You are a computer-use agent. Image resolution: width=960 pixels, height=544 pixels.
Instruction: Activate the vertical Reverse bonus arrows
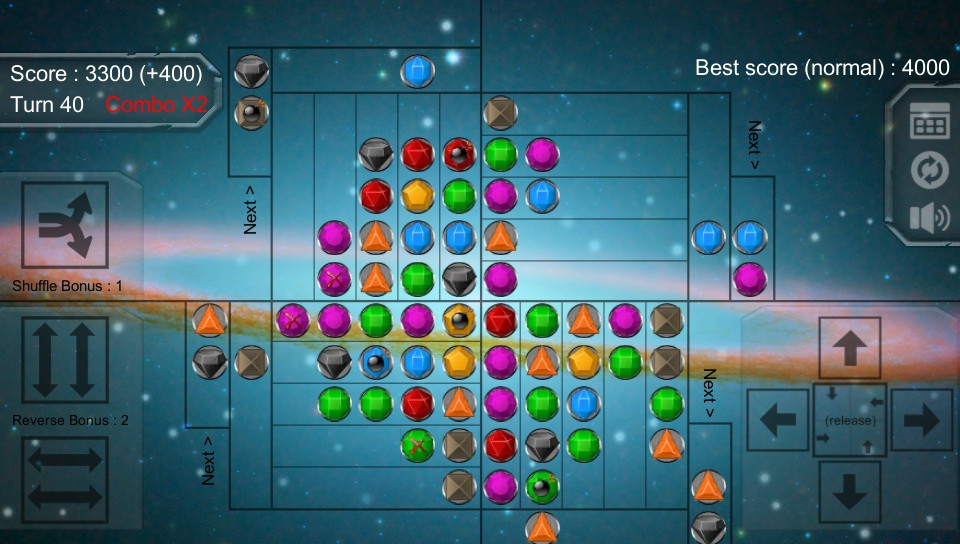pos(64,360)
